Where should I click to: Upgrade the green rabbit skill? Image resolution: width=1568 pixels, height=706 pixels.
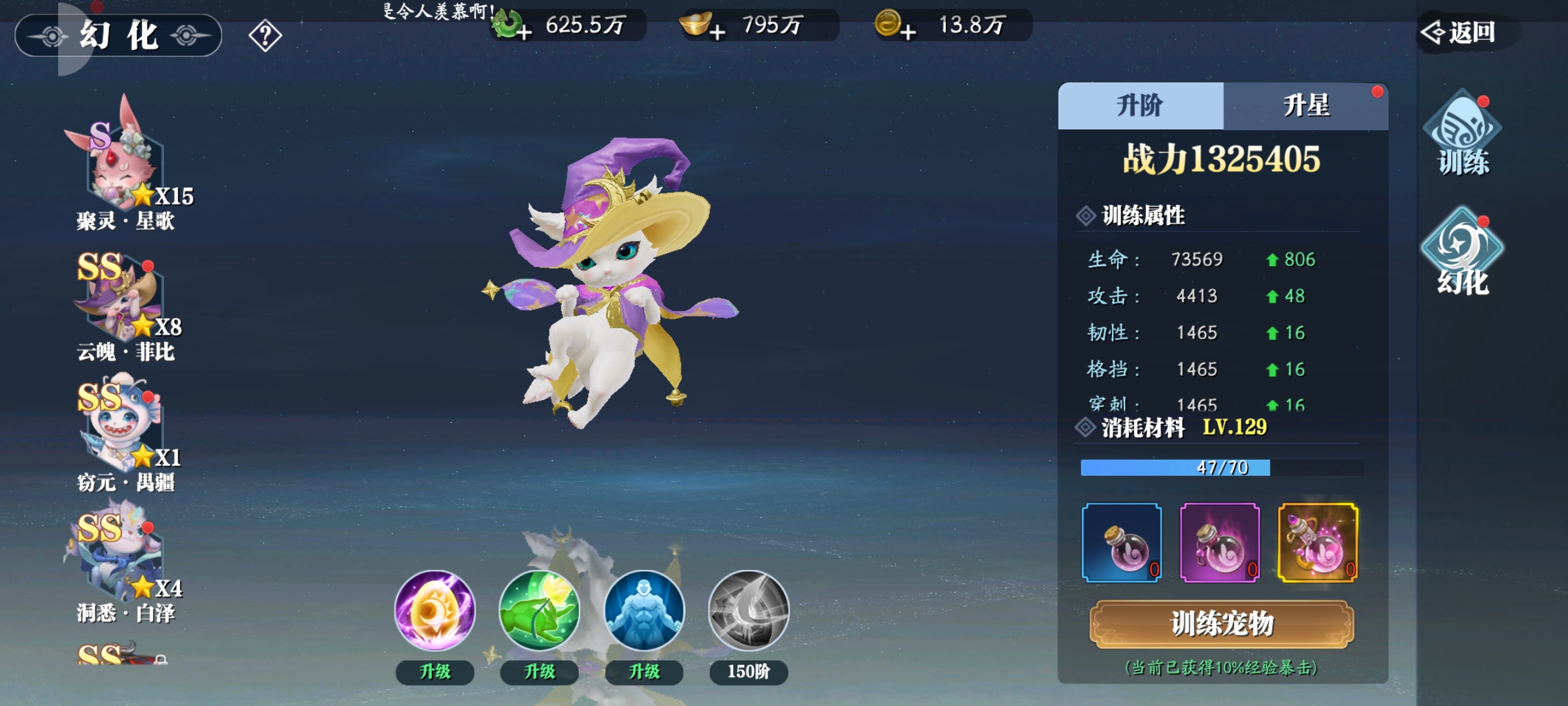(540, 671)
